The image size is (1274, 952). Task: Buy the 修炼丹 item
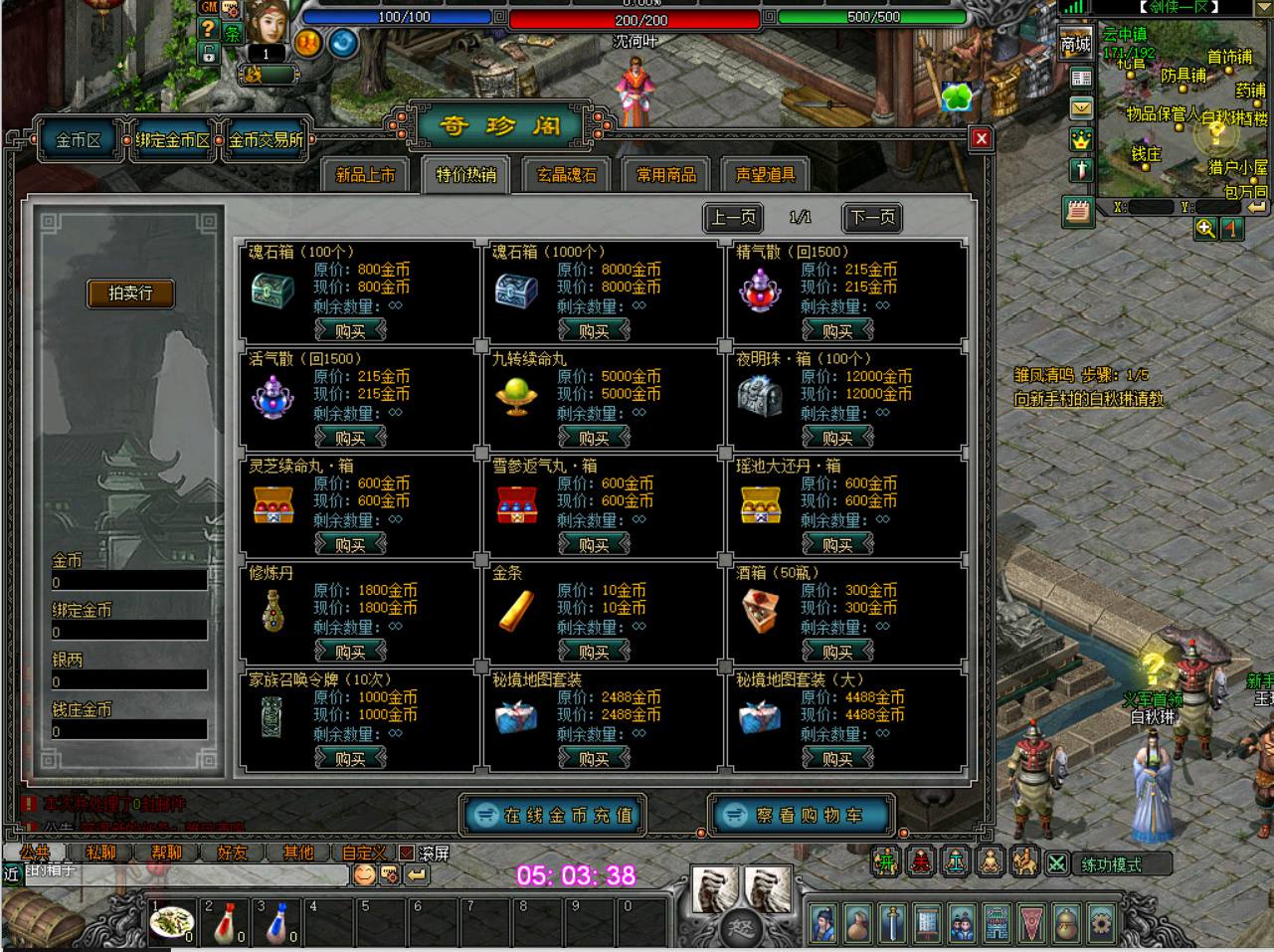[x=350, y=652]
